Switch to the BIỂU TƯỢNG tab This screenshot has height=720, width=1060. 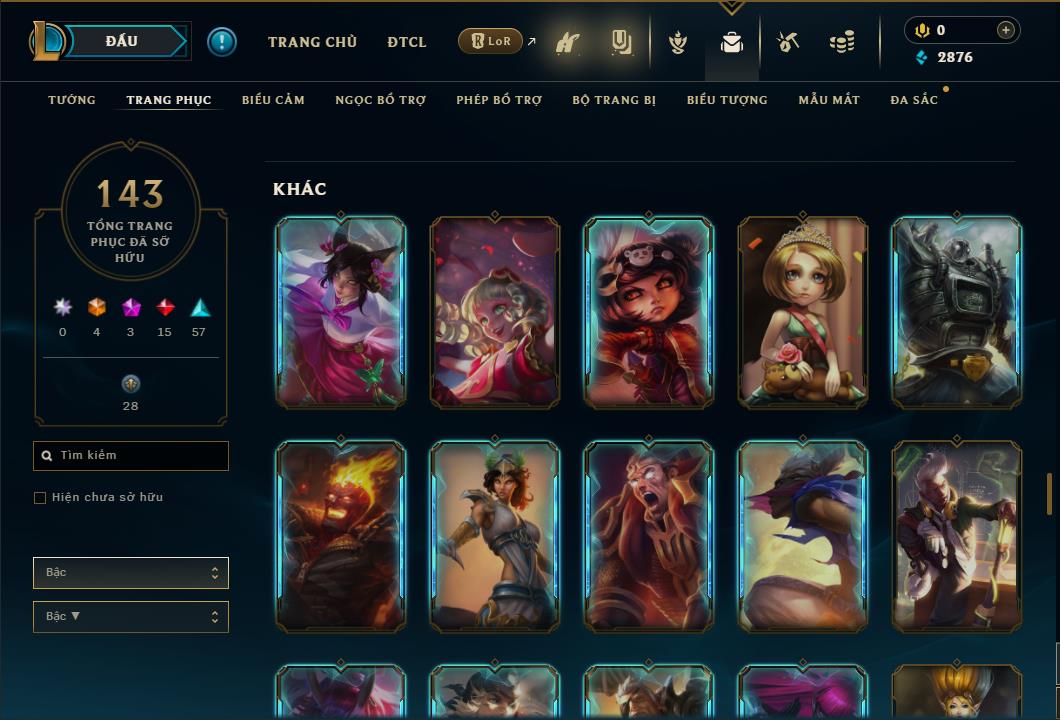727,100
